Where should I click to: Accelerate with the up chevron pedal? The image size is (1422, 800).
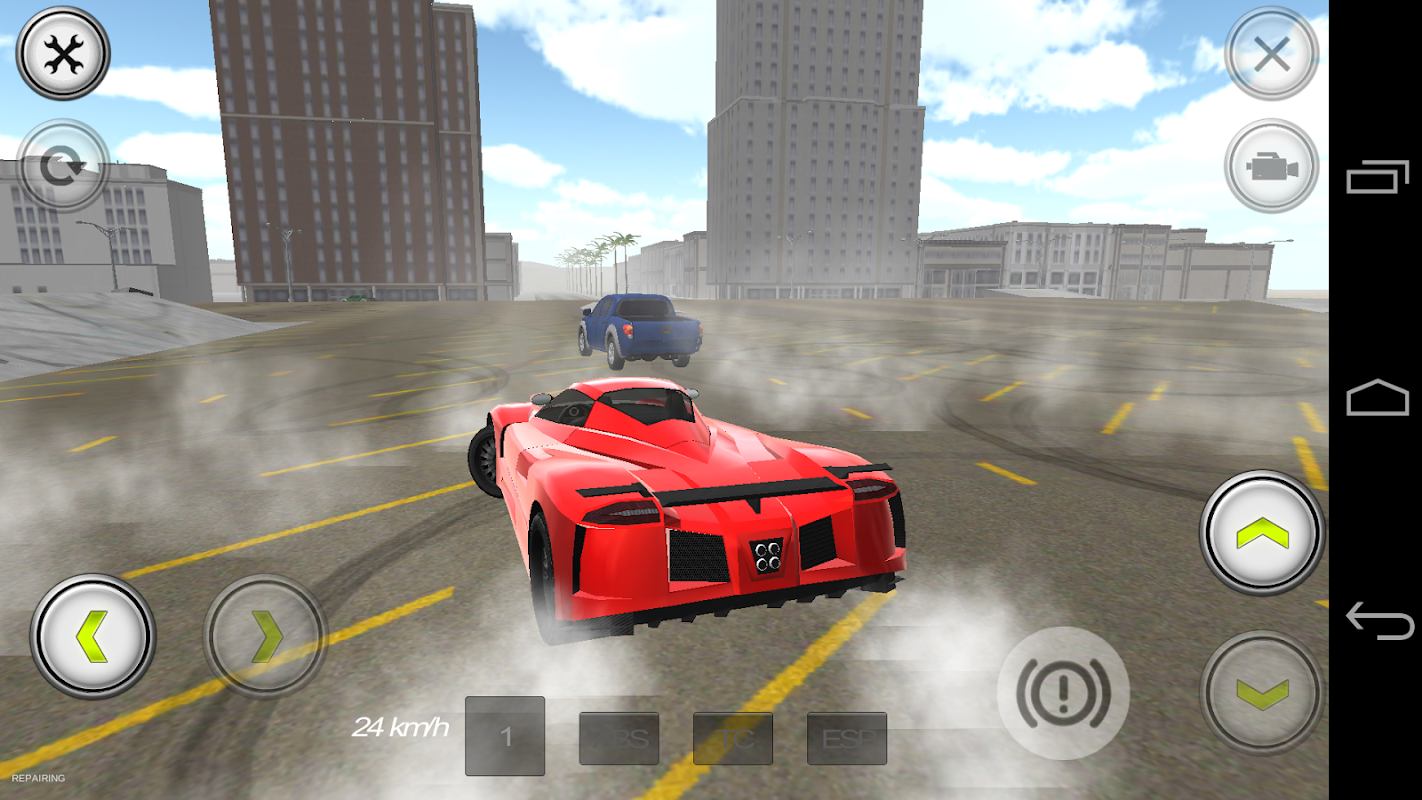pos(1258,534)
